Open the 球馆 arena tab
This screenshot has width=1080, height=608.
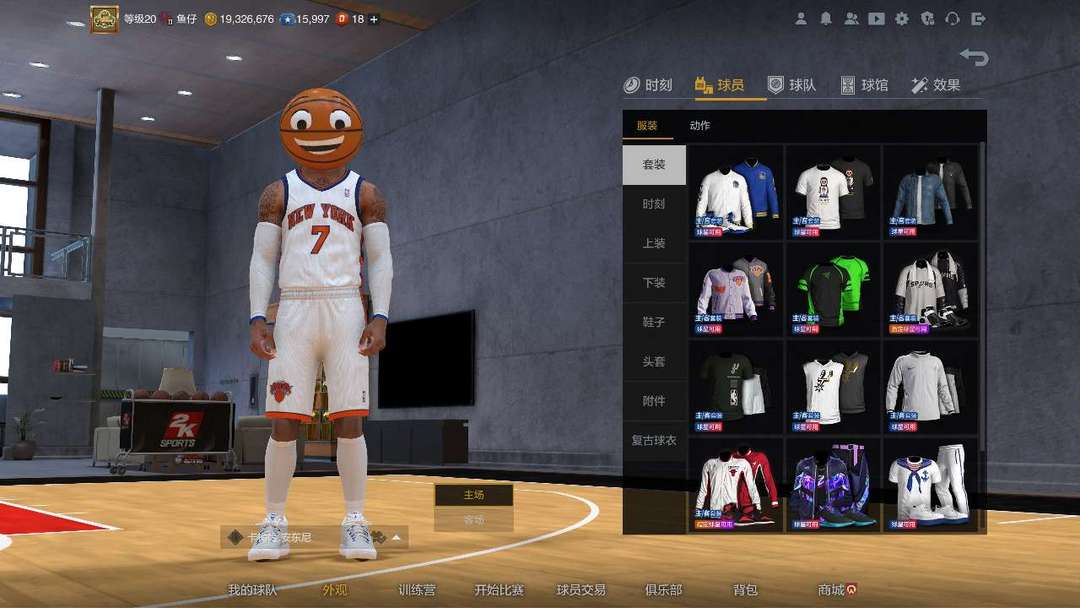point(864,85)
